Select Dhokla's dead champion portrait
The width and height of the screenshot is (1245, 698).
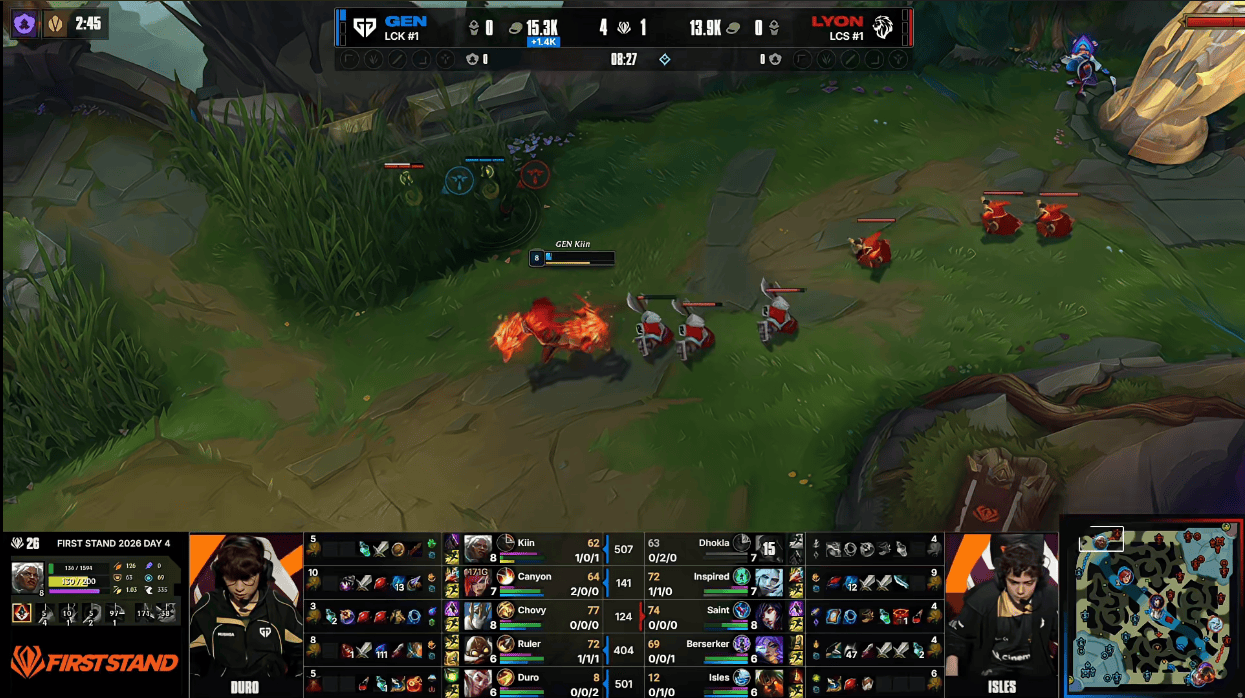pyautogui.click(x=768, y=549)
